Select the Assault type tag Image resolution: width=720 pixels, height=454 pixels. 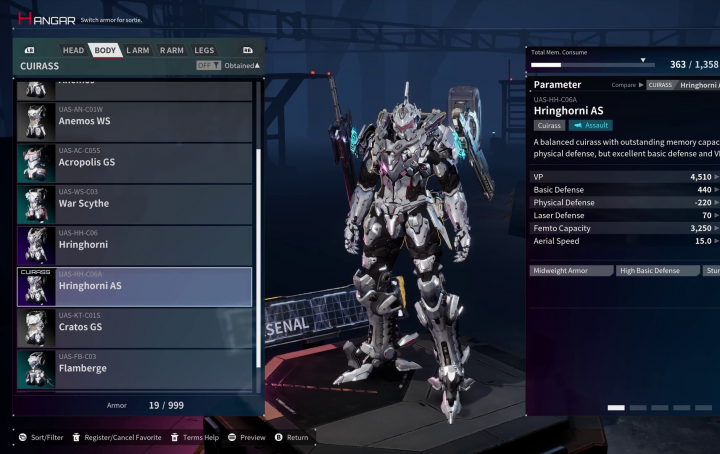pyautogui.click(x=591, y=126)
